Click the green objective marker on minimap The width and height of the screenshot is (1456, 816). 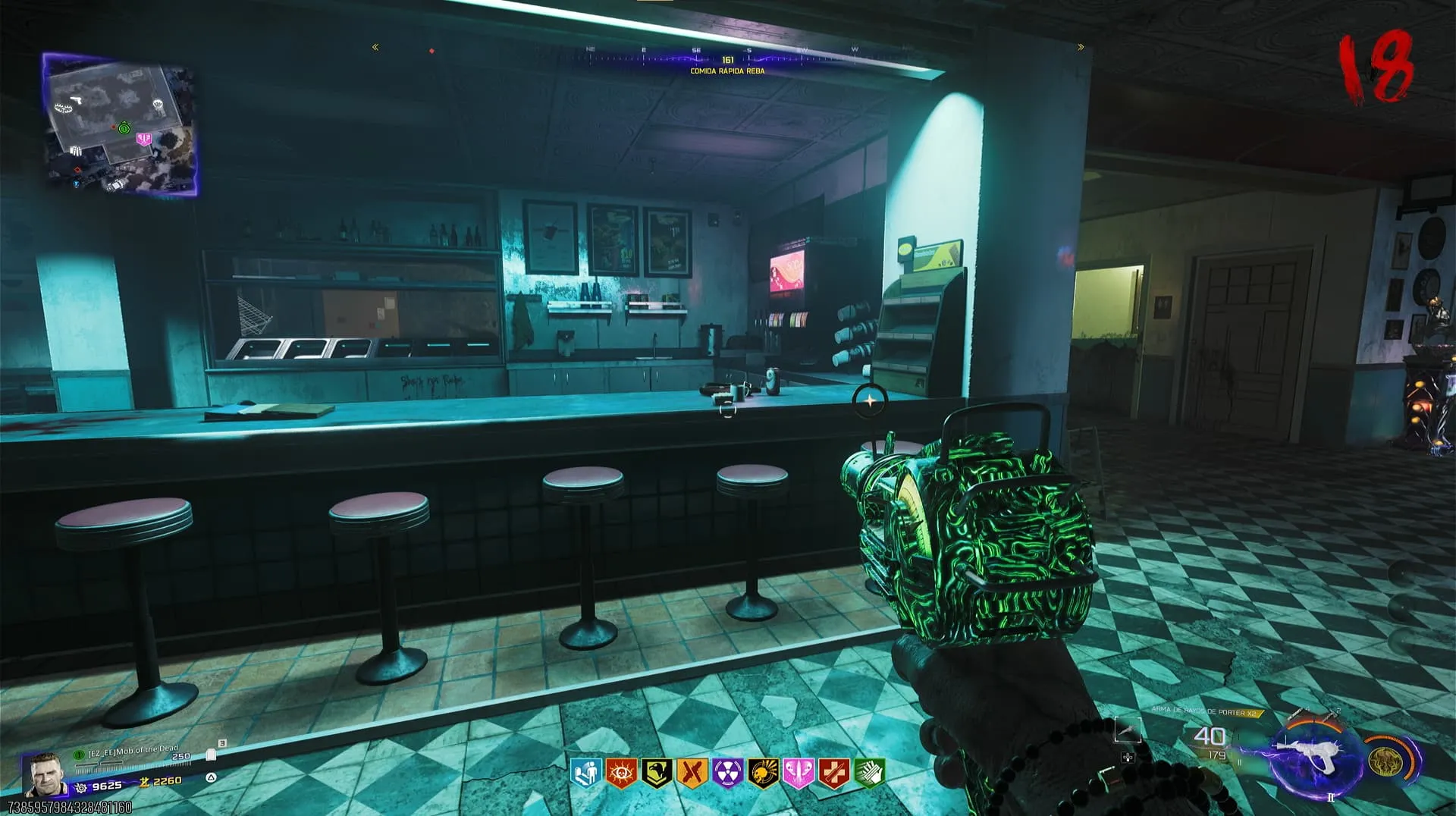pyautogui.click(x=124, y=128)
